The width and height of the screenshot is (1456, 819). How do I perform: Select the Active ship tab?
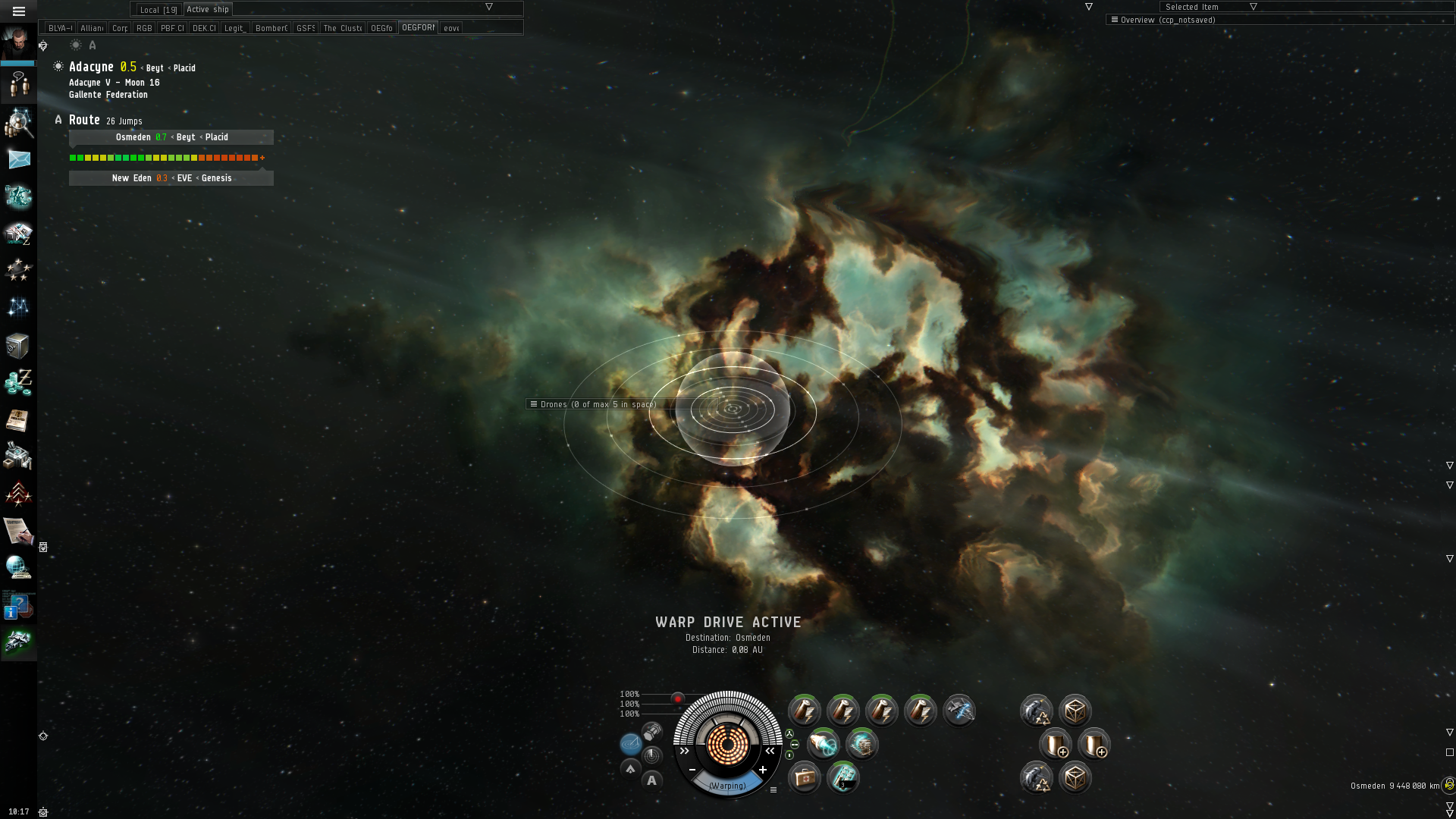pos(208,10)
